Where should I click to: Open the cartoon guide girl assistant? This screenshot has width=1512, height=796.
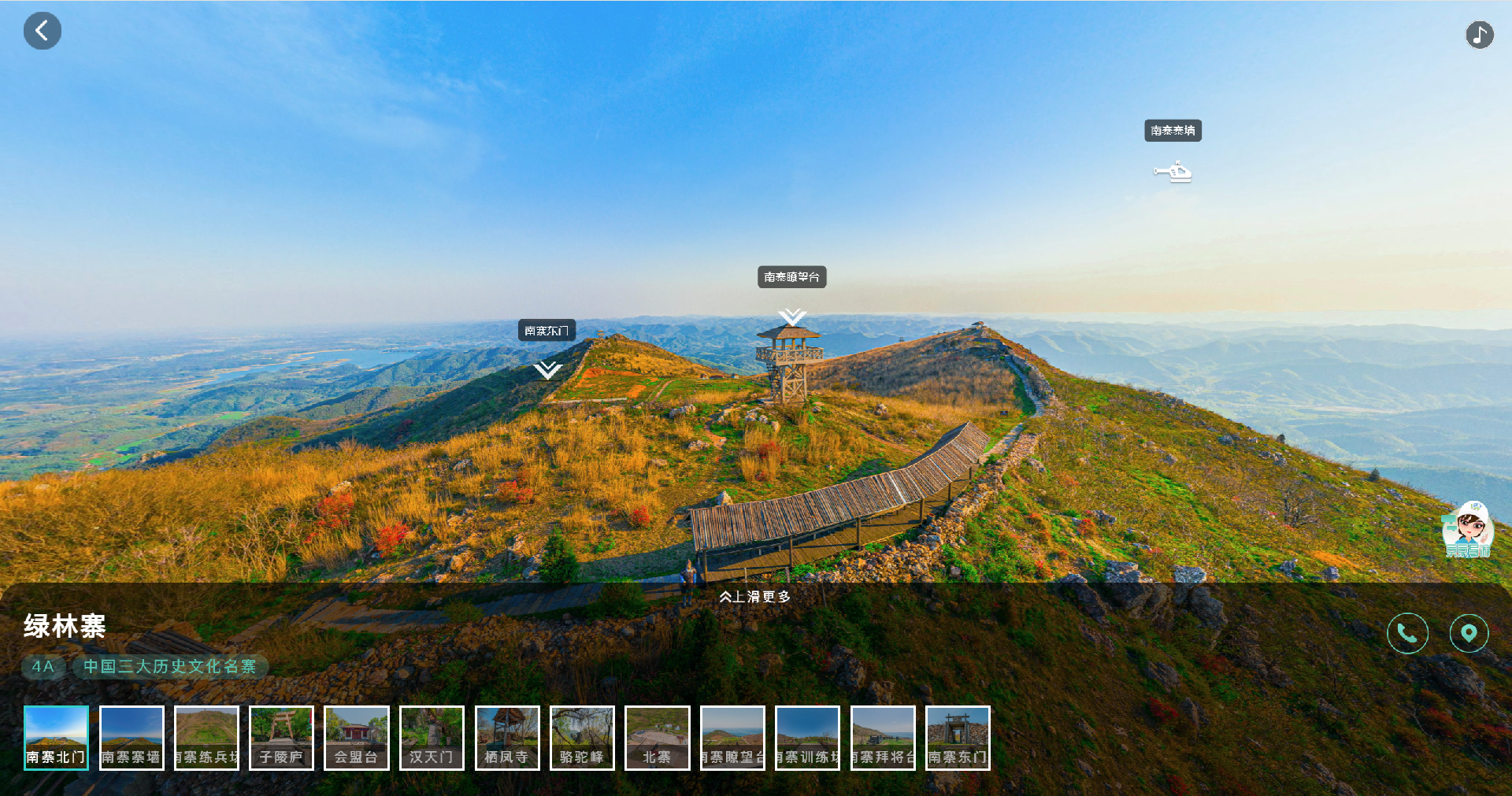(1467, 529)
